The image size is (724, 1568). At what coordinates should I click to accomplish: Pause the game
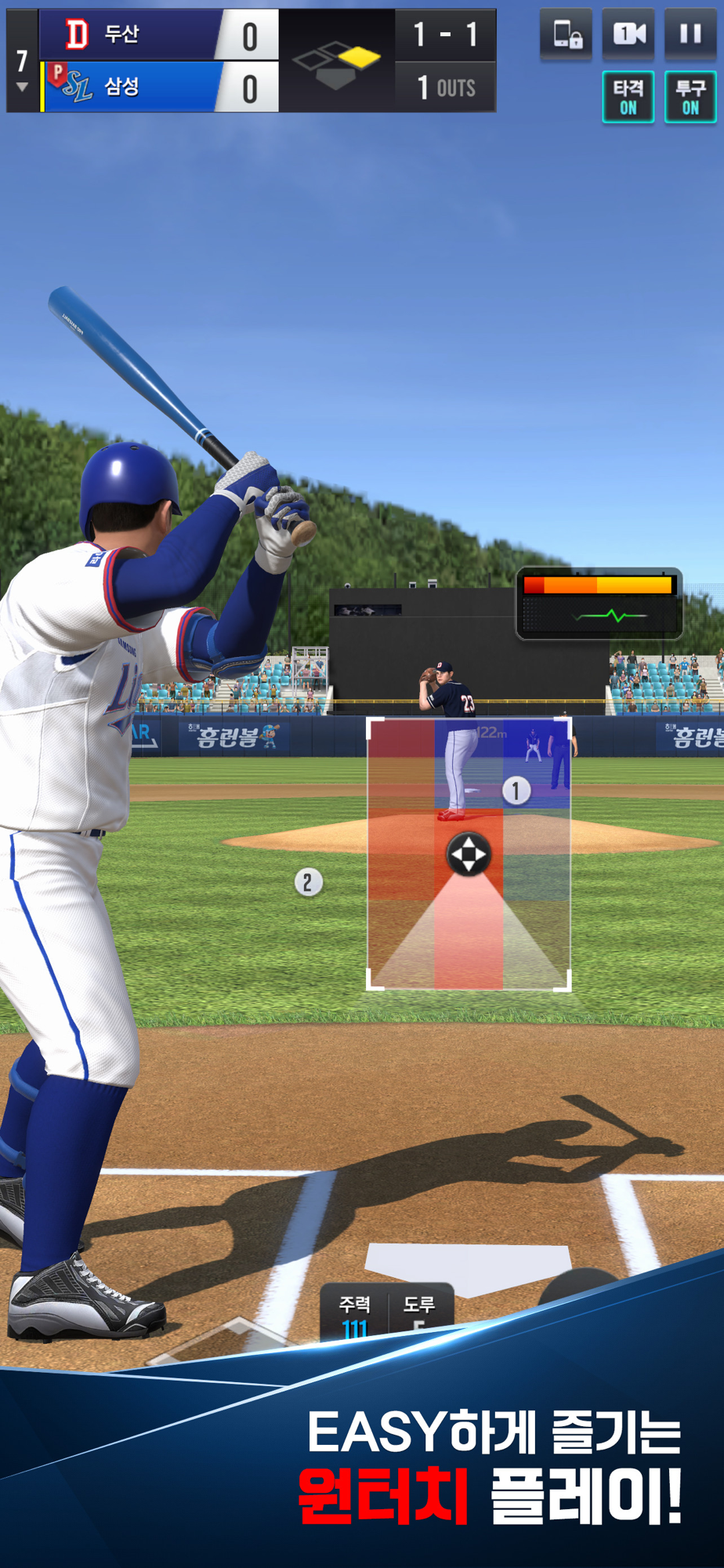coord(690,34)
